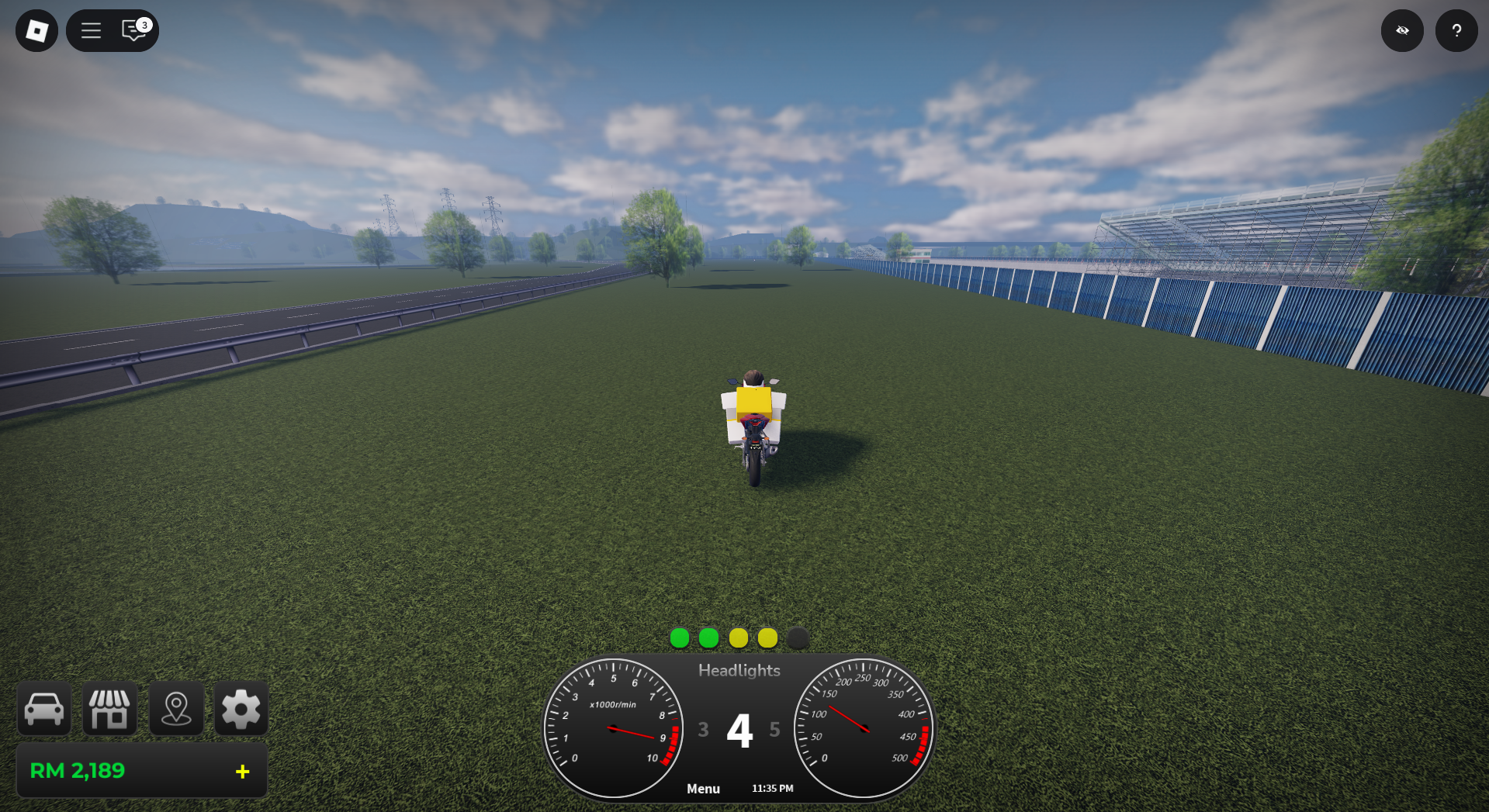Viewport: 1489px width, 812px height.
Task: Open the shop storefront icon
Action: click(109, 708)
